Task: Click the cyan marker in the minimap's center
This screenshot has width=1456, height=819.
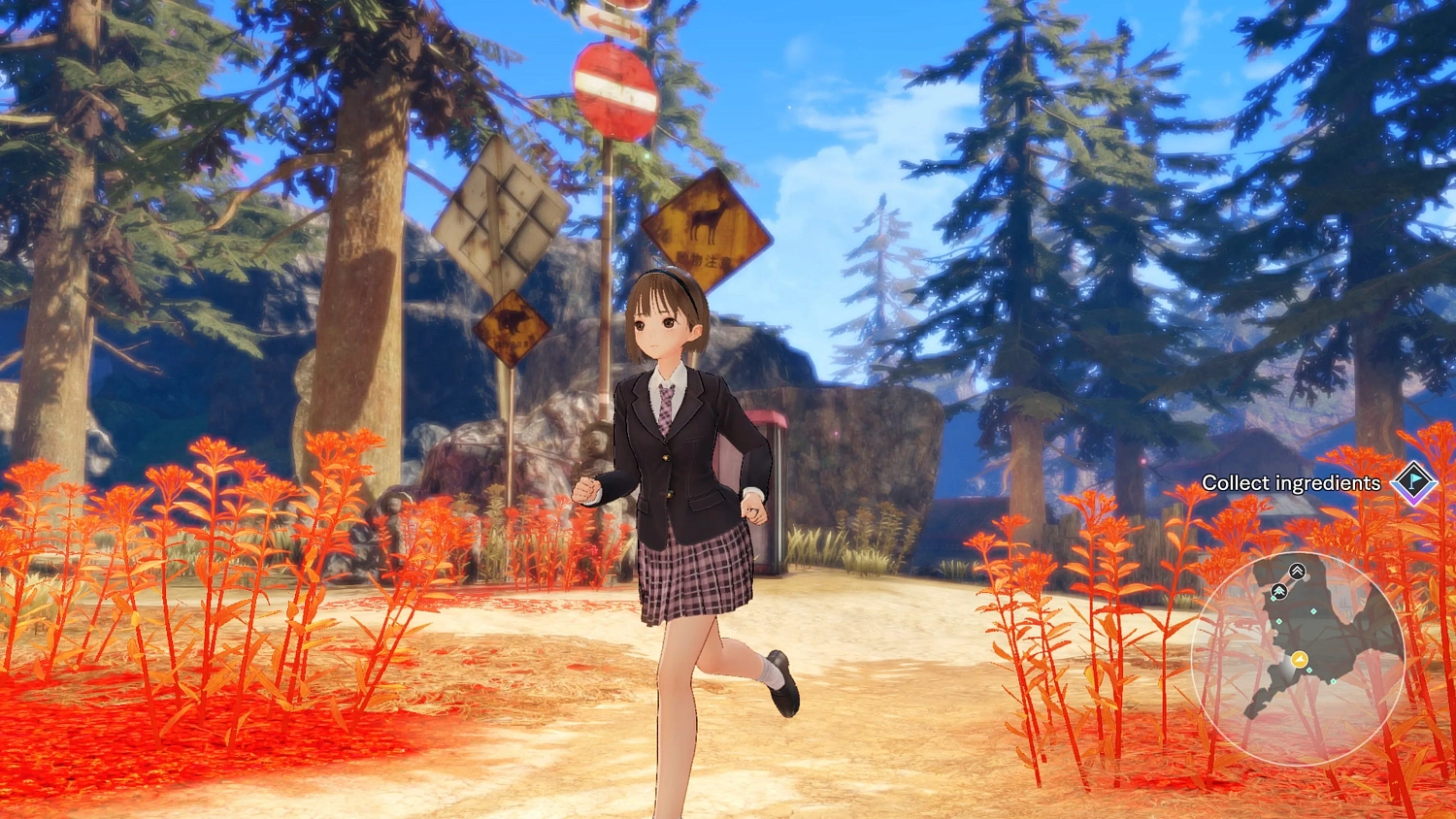Action: coord(1313,611)
